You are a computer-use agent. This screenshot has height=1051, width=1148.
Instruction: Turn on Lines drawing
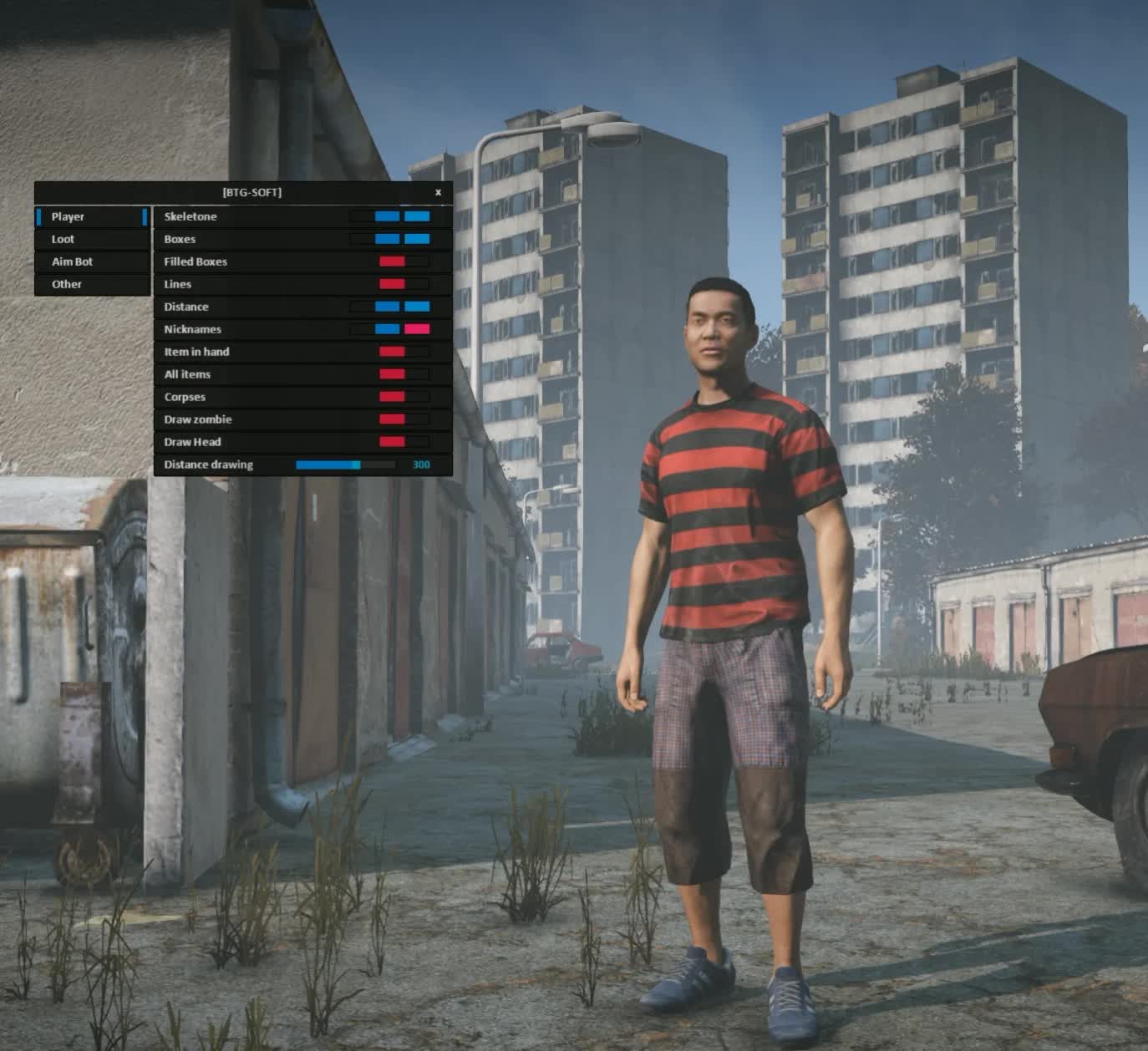(404, 284)
